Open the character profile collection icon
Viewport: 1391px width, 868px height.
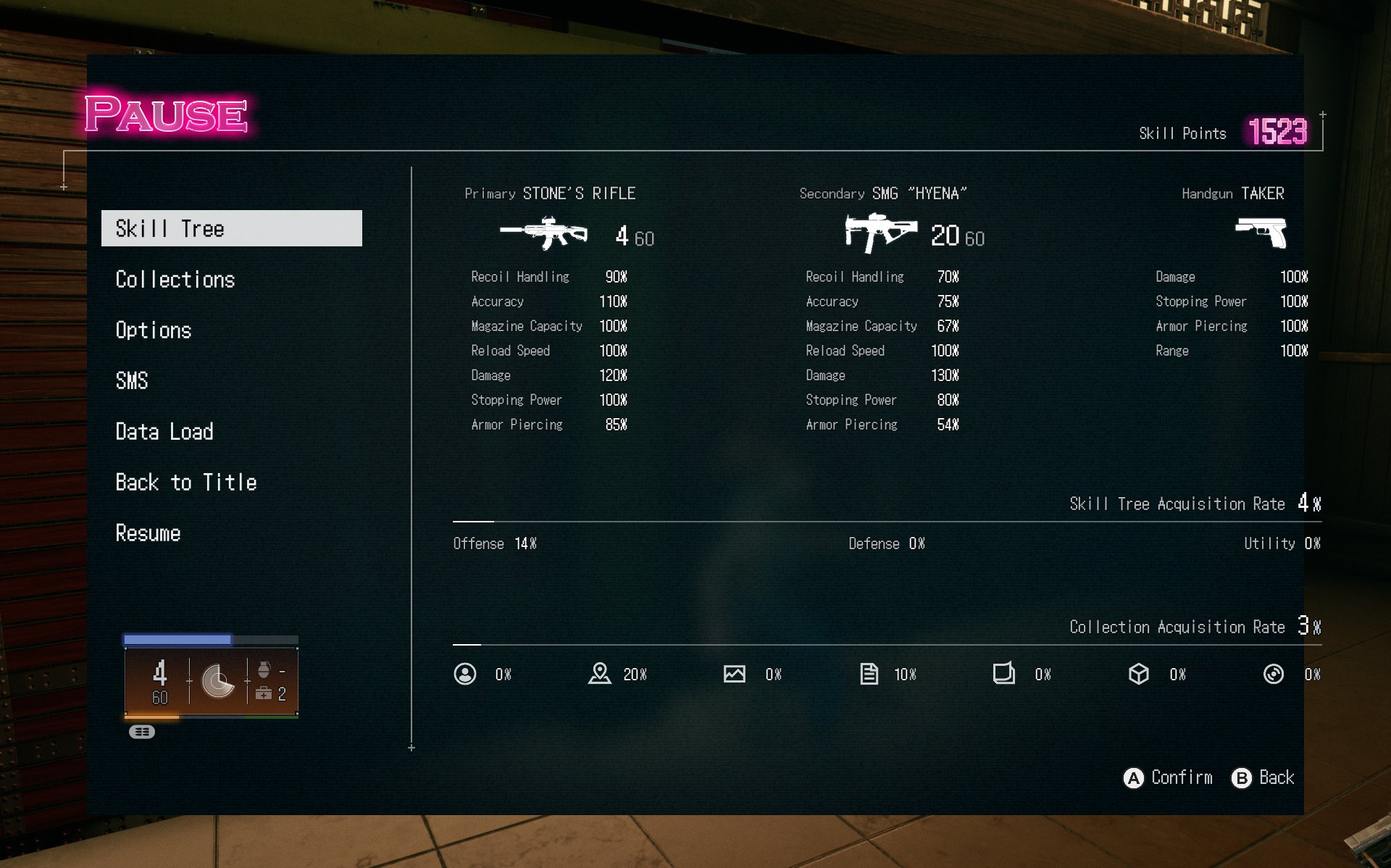(x=464, y=674)
